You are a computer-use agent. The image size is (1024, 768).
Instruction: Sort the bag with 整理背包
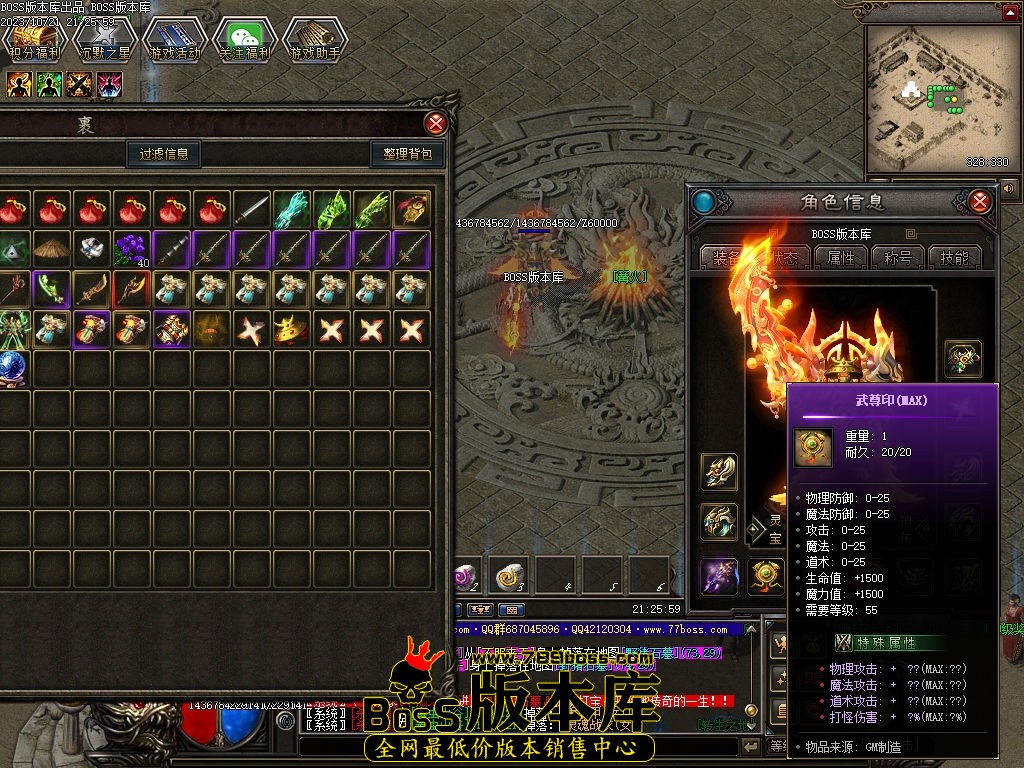coord(408,154)
